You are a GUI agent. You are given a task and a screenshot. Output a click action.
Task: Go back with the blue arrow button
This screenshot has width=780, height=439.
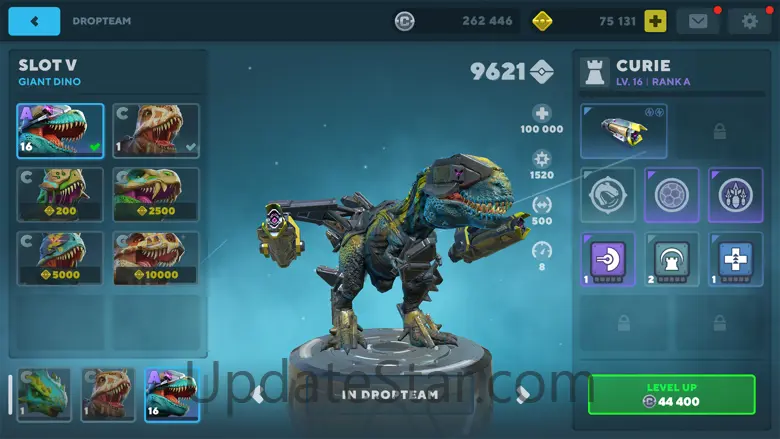38,20
